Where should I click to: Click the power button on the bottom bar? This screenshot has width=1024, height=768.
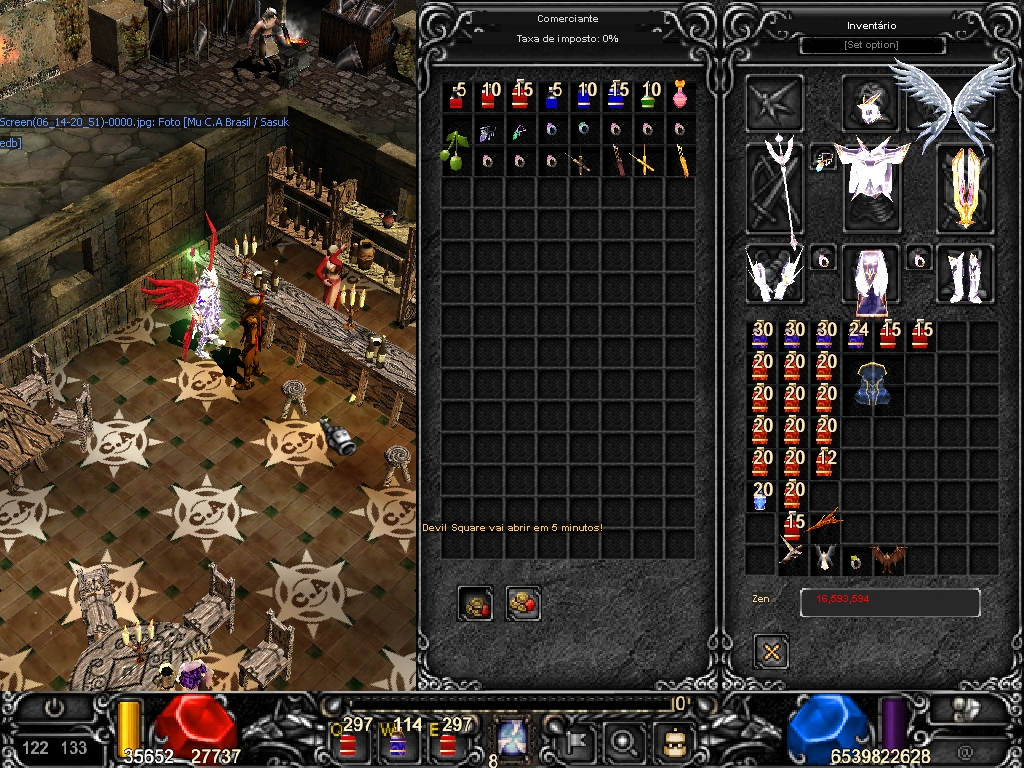pyautogui.click(x=54, y=708)
